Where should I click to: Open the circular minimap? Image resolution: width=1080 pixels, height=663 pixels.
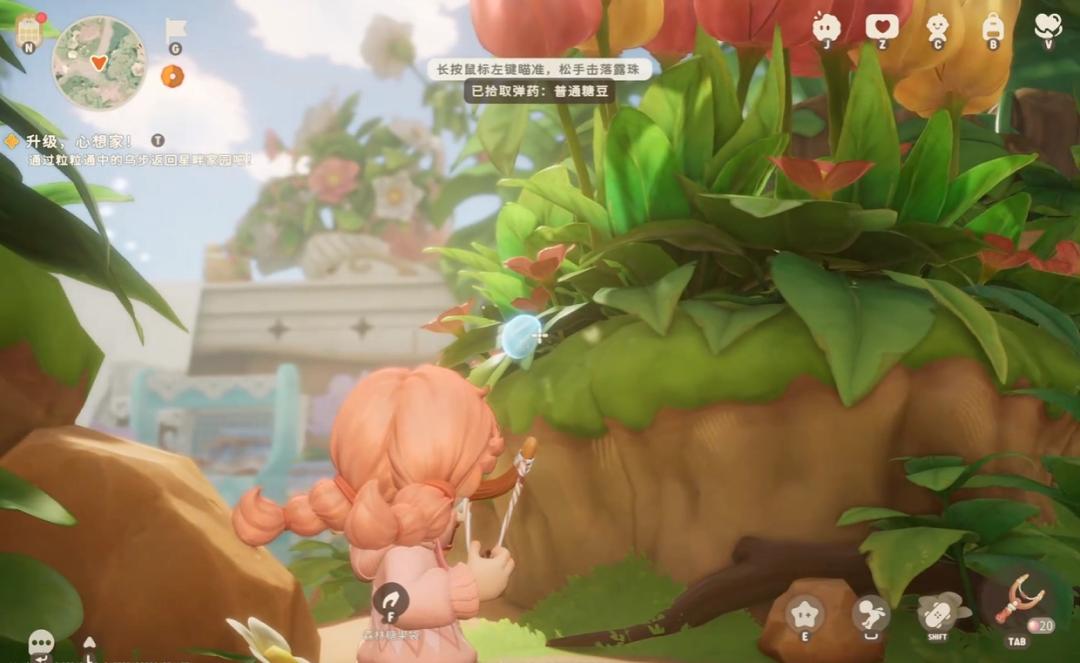coord(99,62)
